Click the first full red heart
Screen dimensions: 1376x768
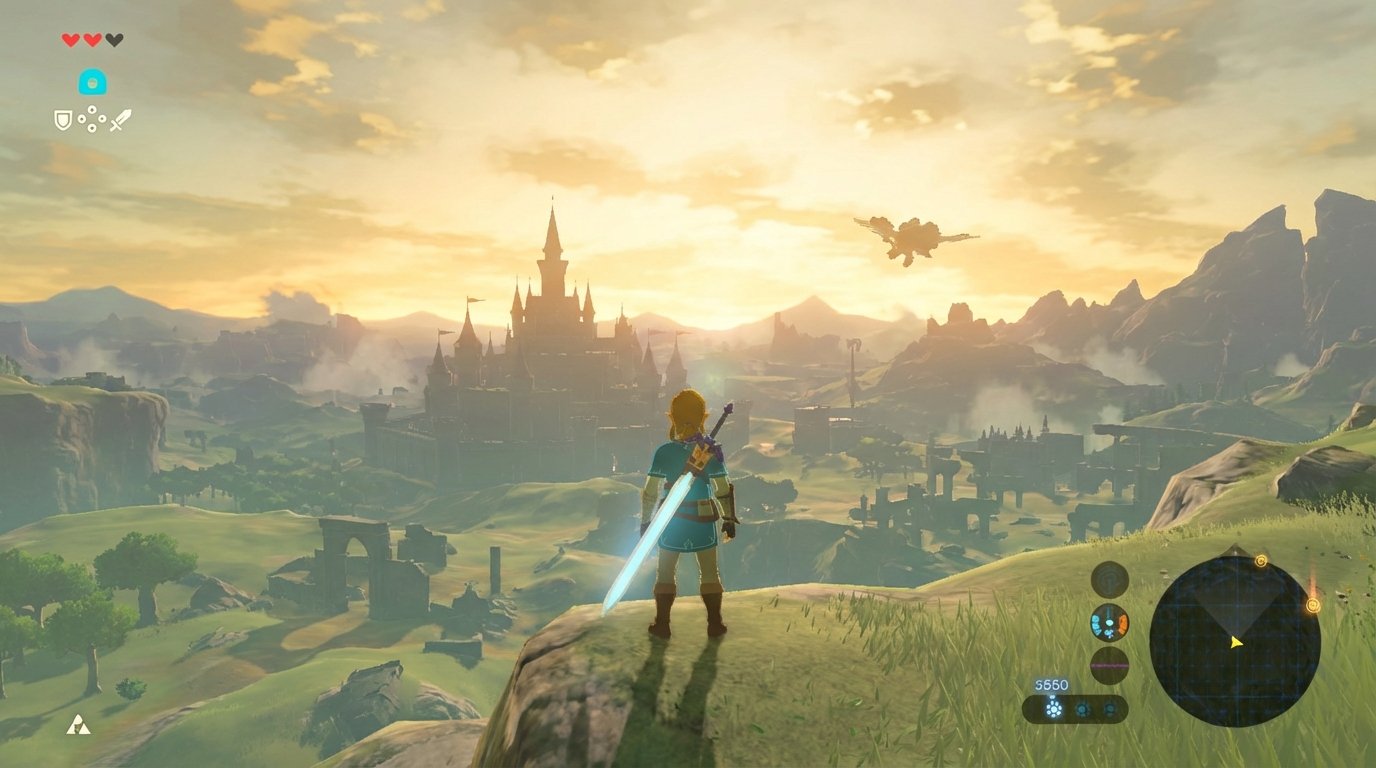70,39
